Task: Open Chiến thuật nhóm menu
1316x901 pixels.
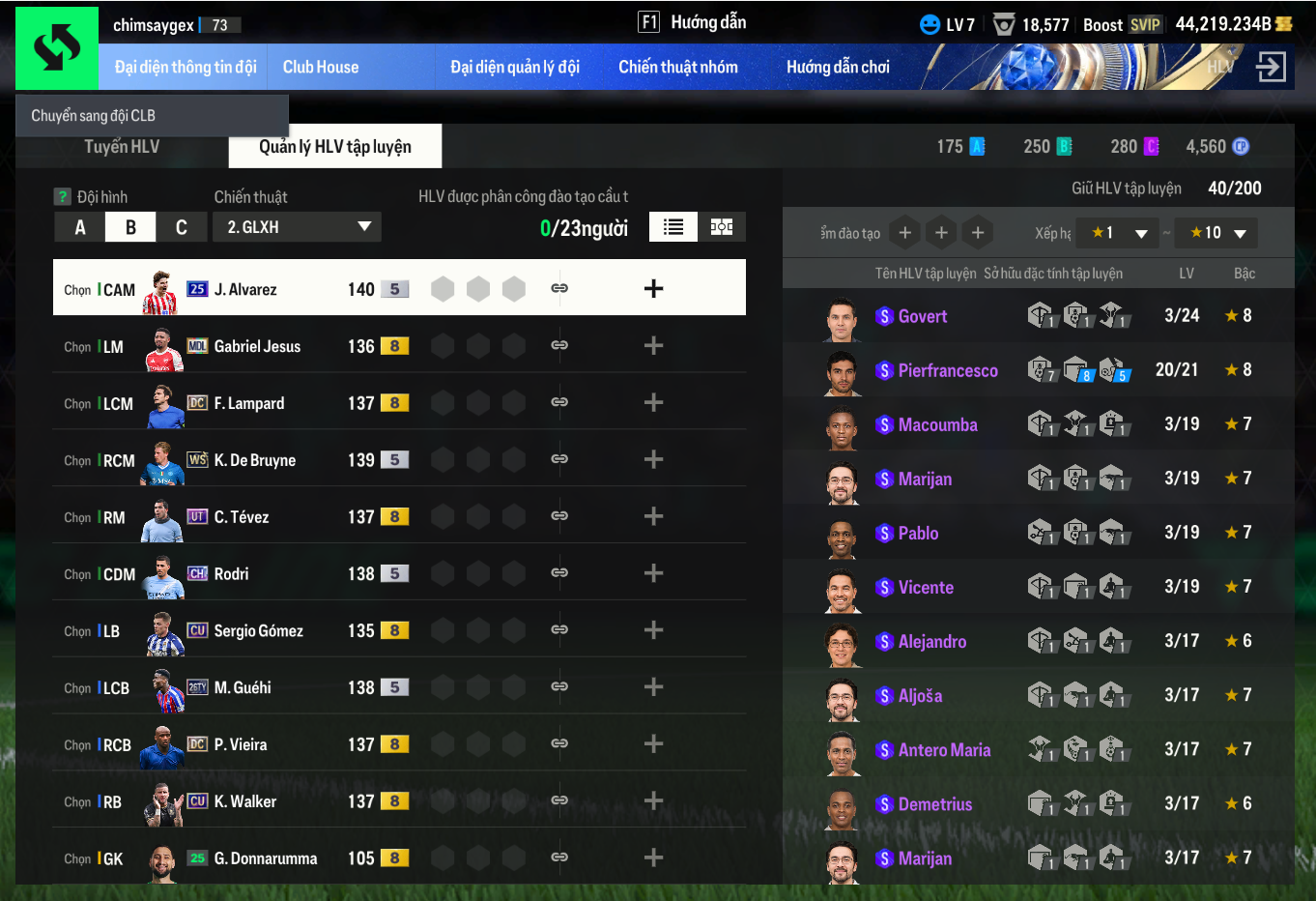Action: (x=677, y=67)
